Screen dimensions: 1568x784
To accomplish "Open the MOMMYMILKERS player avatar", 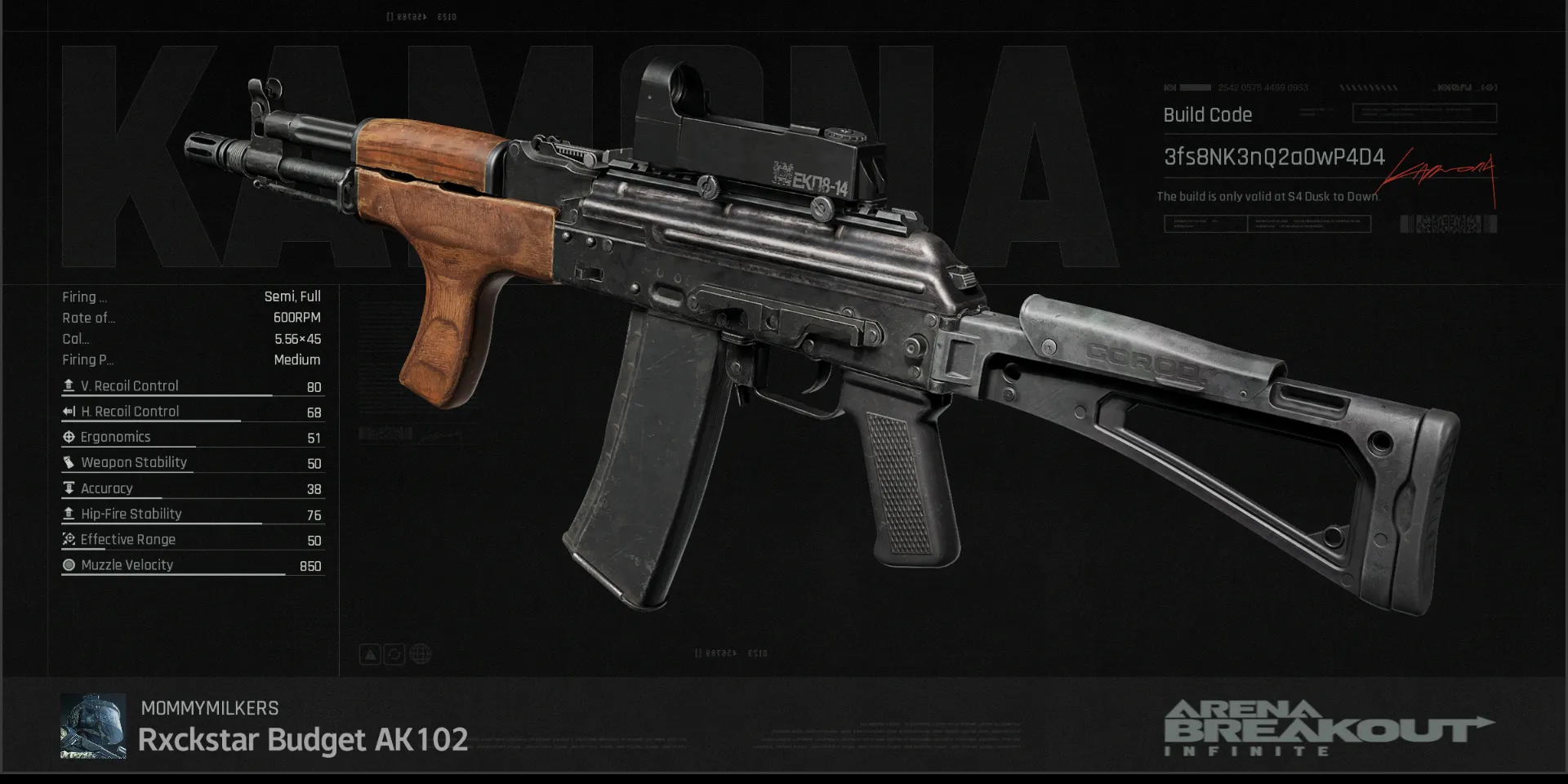I will 93,726.
